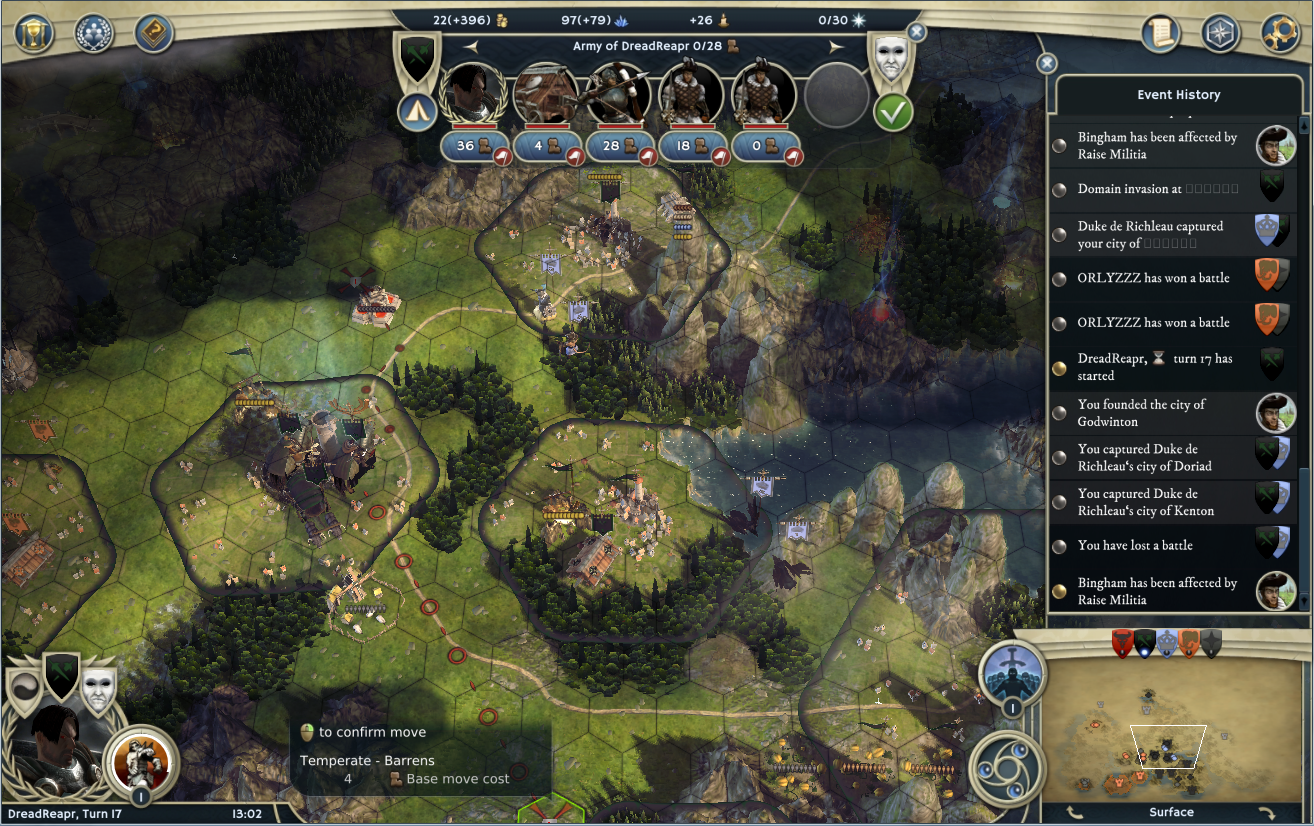The image size is (1314, 826).
Task: Click the tent button beside the army
Action: pyautogui.click(x=416, y=111)
